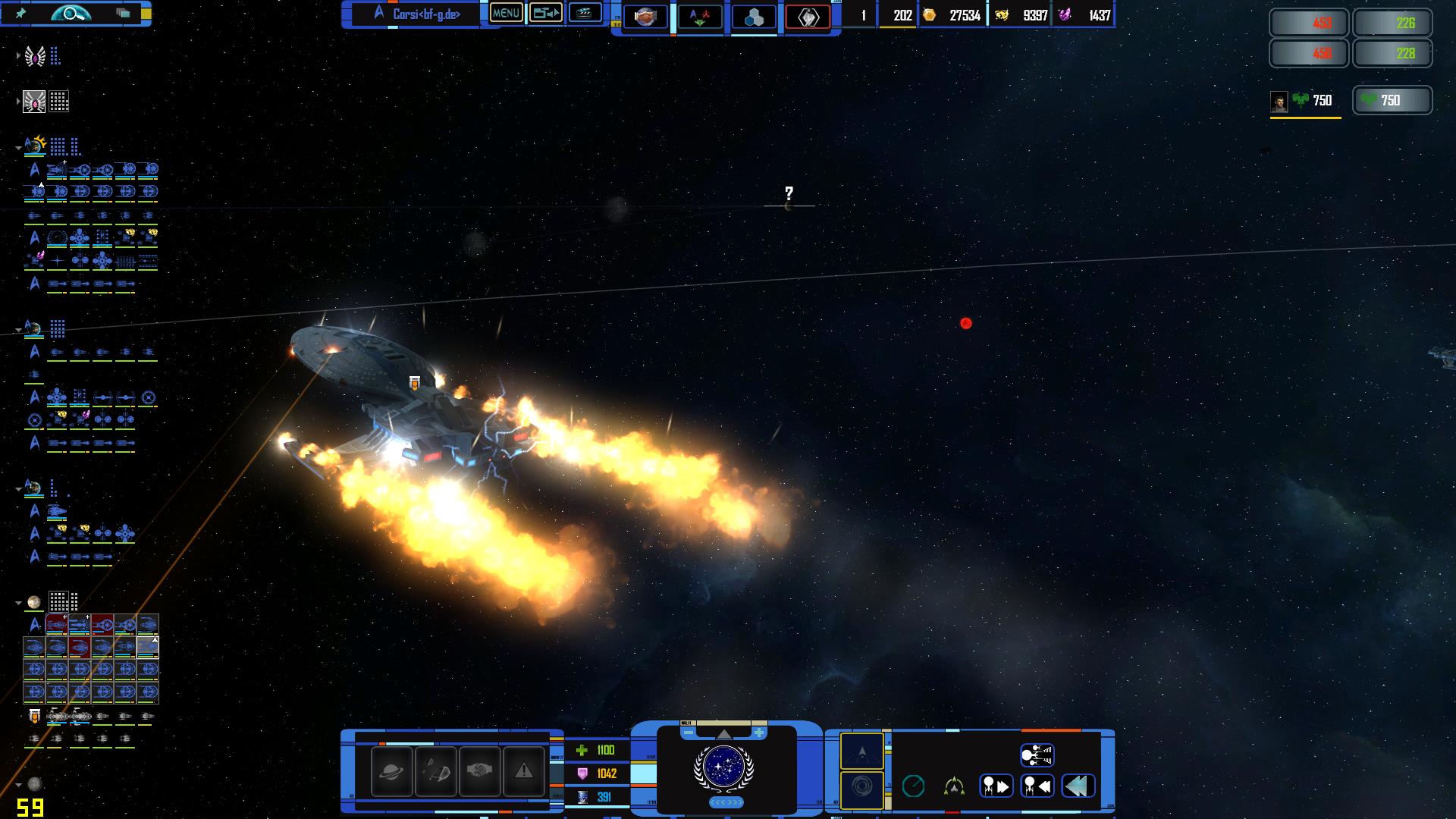Click the minus button above the emblem

click(x=689, y=733)
